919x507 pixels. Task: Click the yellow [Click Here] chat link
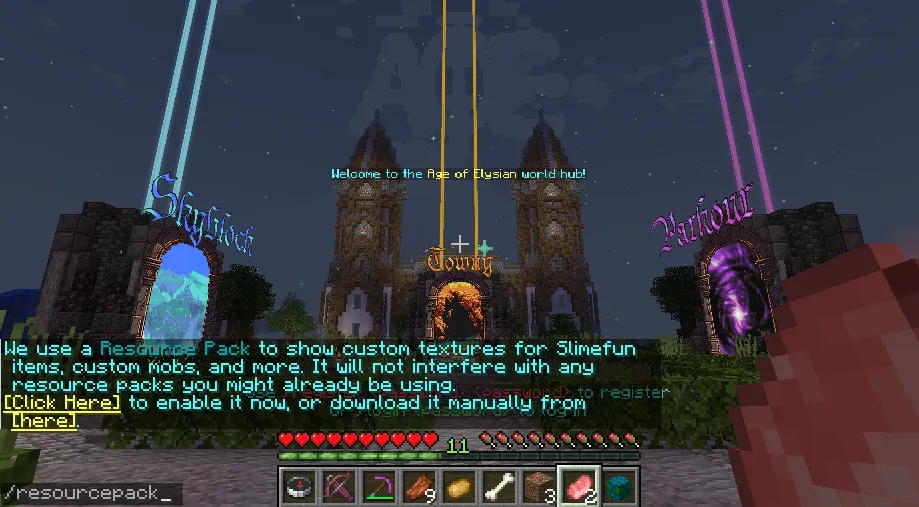62,402
